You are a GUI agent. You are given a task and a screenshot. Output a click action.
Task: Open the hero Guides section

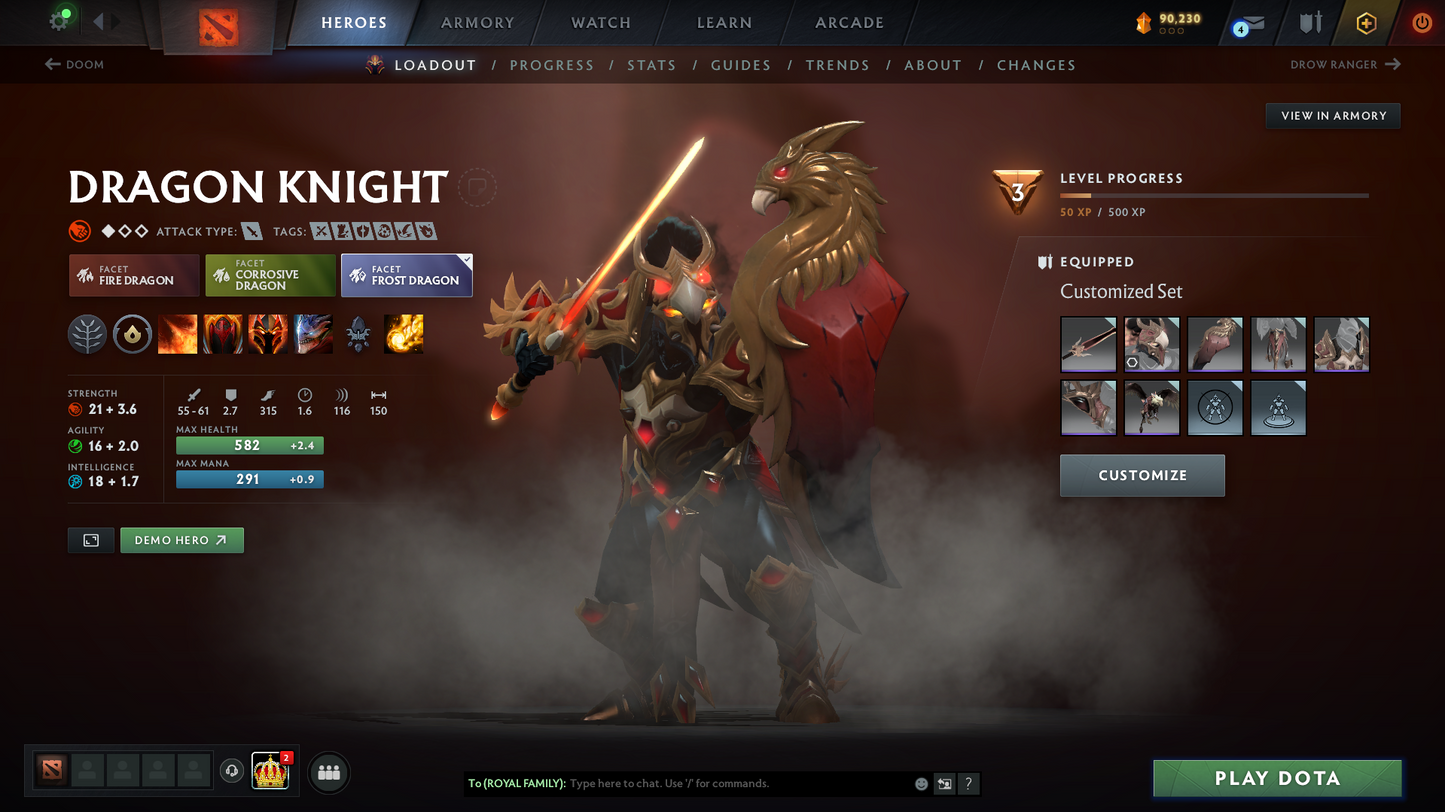tap(740, 65)
